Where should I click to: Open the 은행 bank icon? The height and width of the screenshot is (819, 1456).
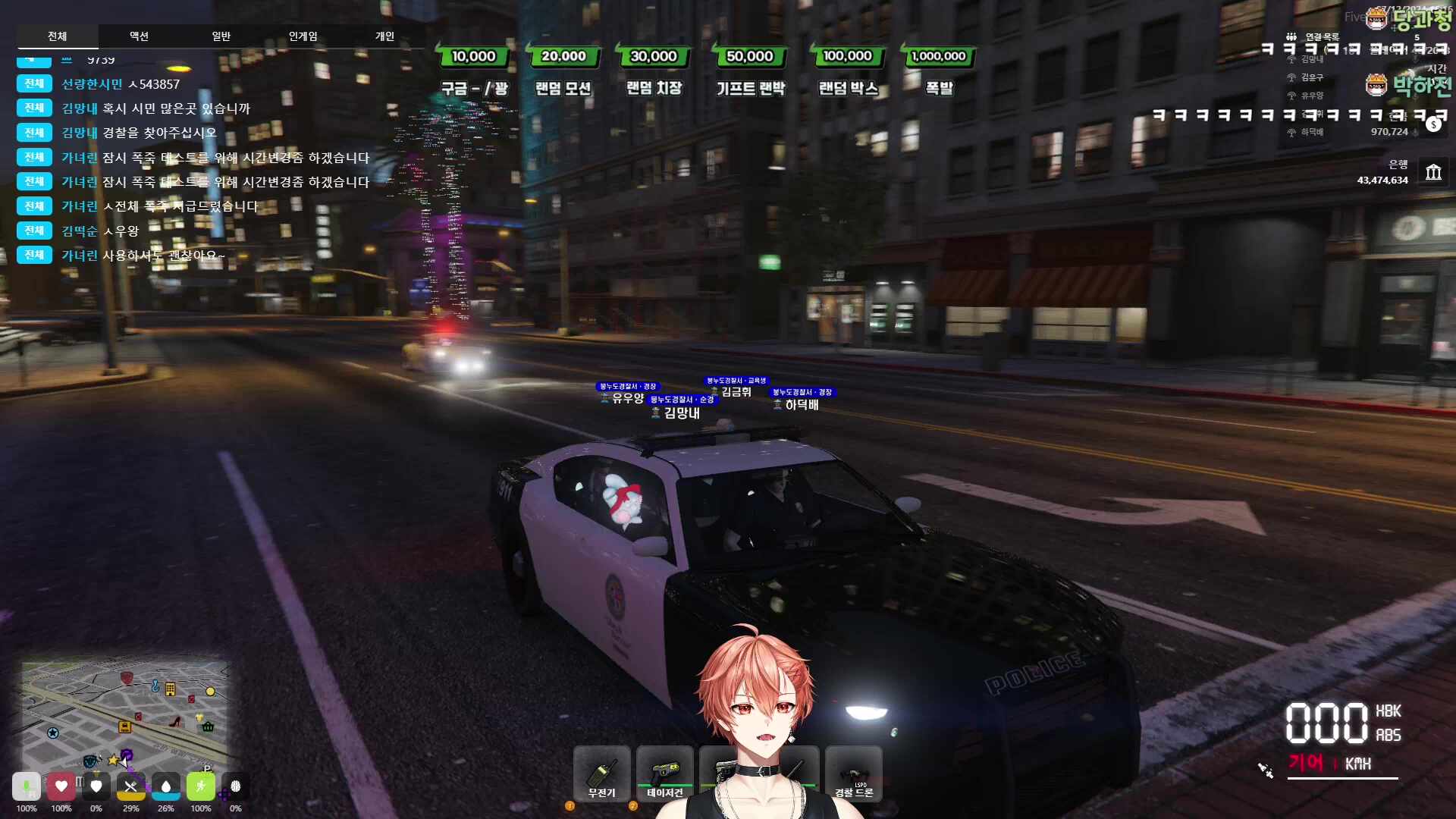1432,173
